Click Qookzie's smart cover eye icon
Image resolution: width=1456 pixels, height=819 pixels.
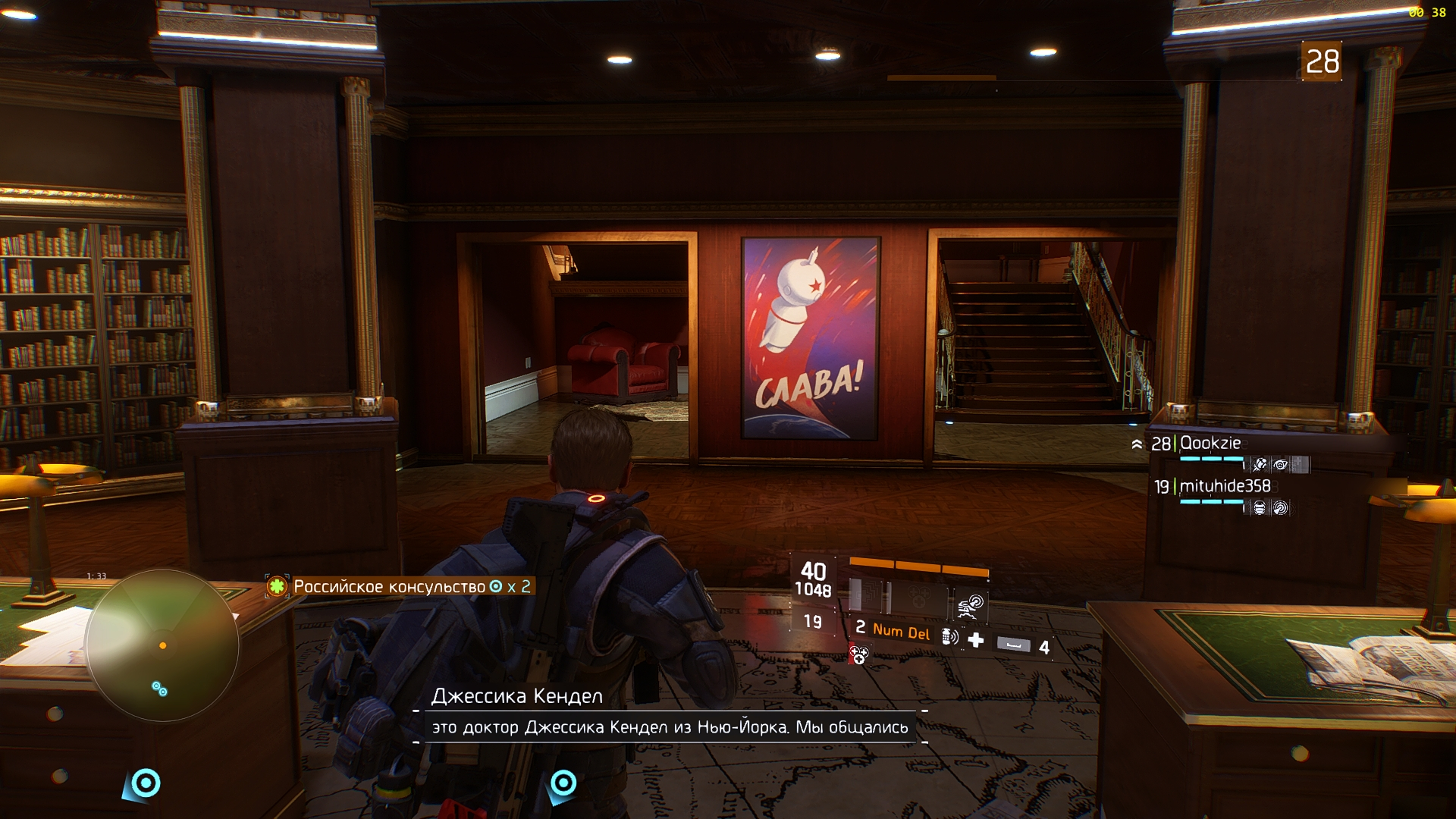click(x=1281, y=465)
